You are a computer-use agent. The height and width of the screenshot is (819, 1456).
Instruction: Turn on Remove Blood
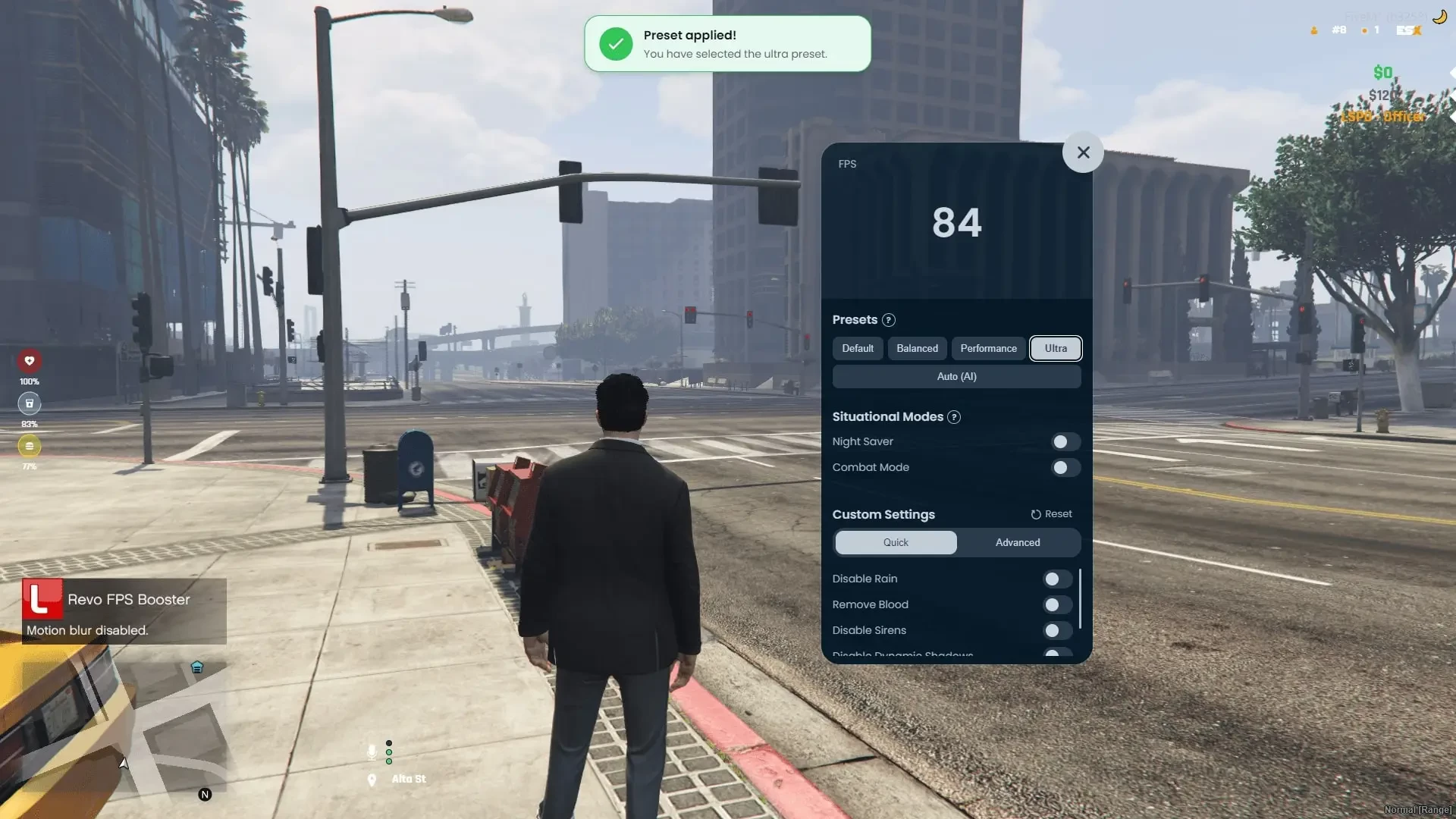click(1056, 605)
